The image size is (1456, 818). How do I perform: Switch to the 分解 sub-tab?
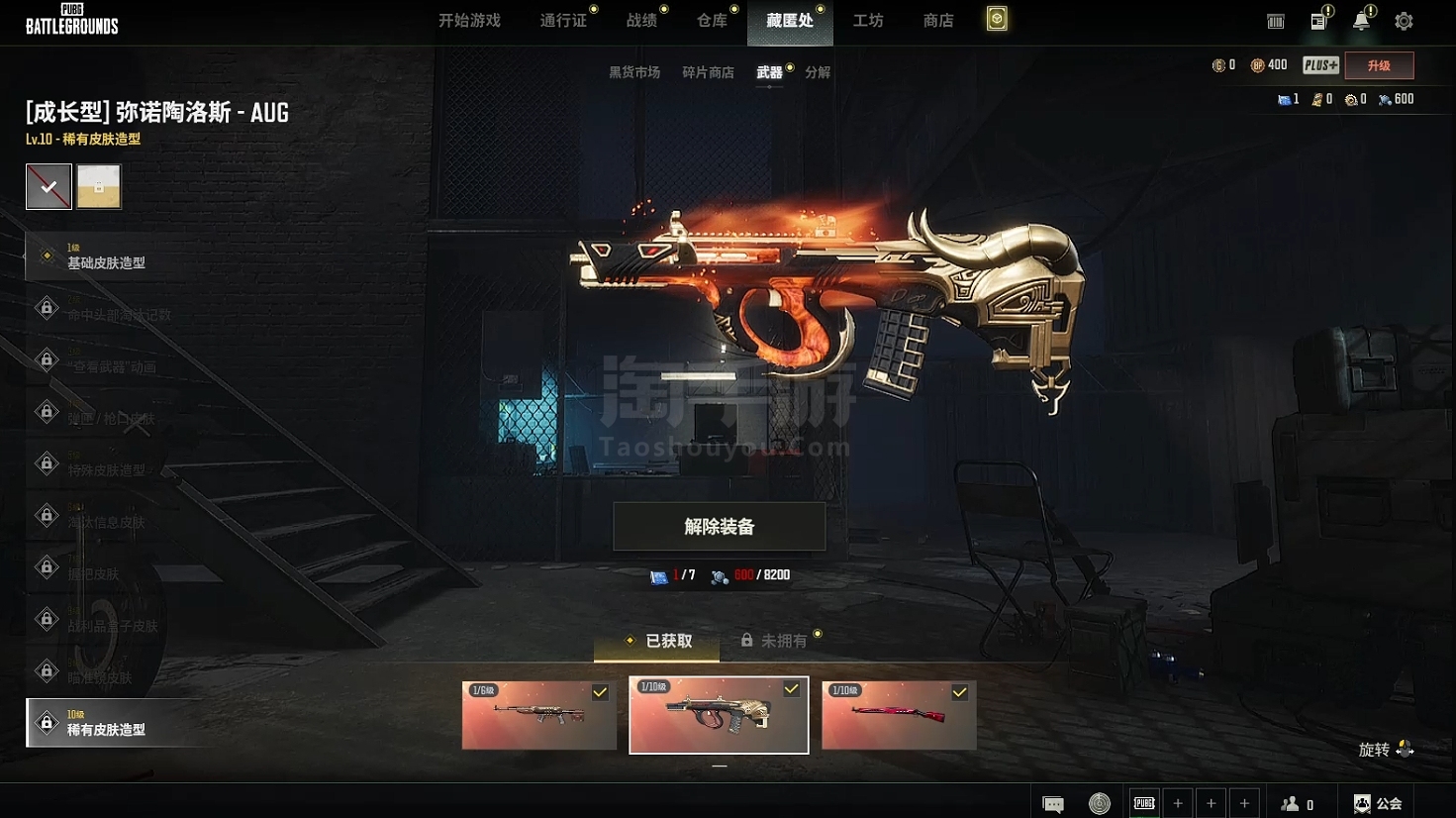[818, 72]
